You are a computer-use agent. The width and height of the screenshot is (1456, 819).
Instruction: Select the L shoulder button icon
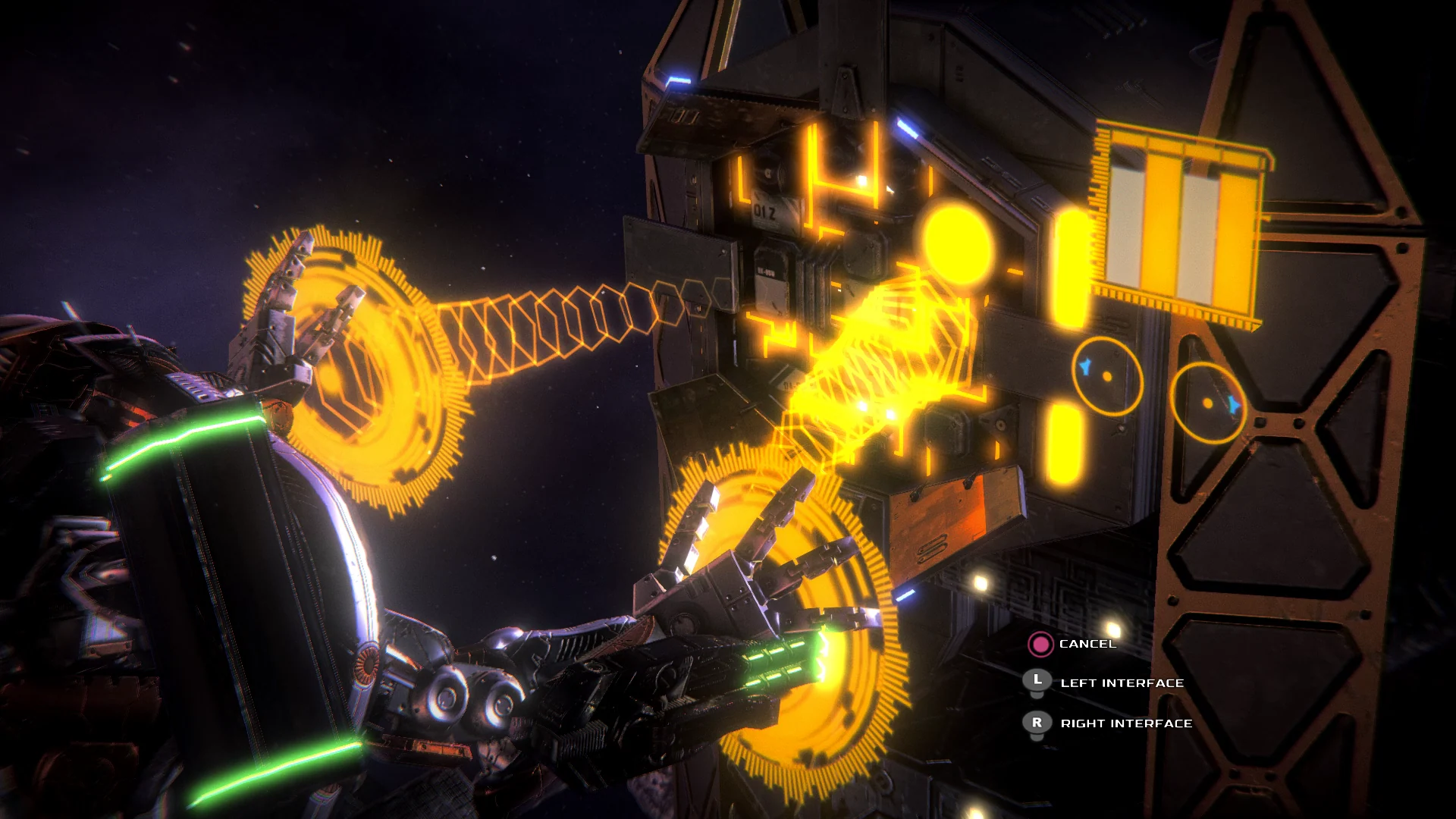pyautogui.click(x=1036, y=682)
